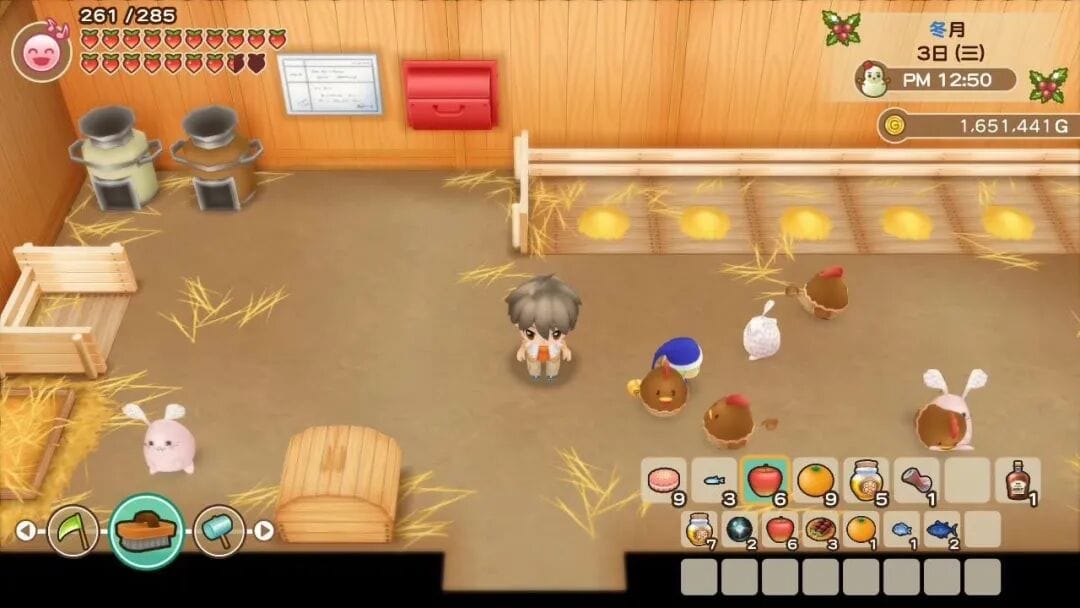The image size is (1080, 608).
Task: Select the brush tool in the tool wheel
Action: click(146, 530)
